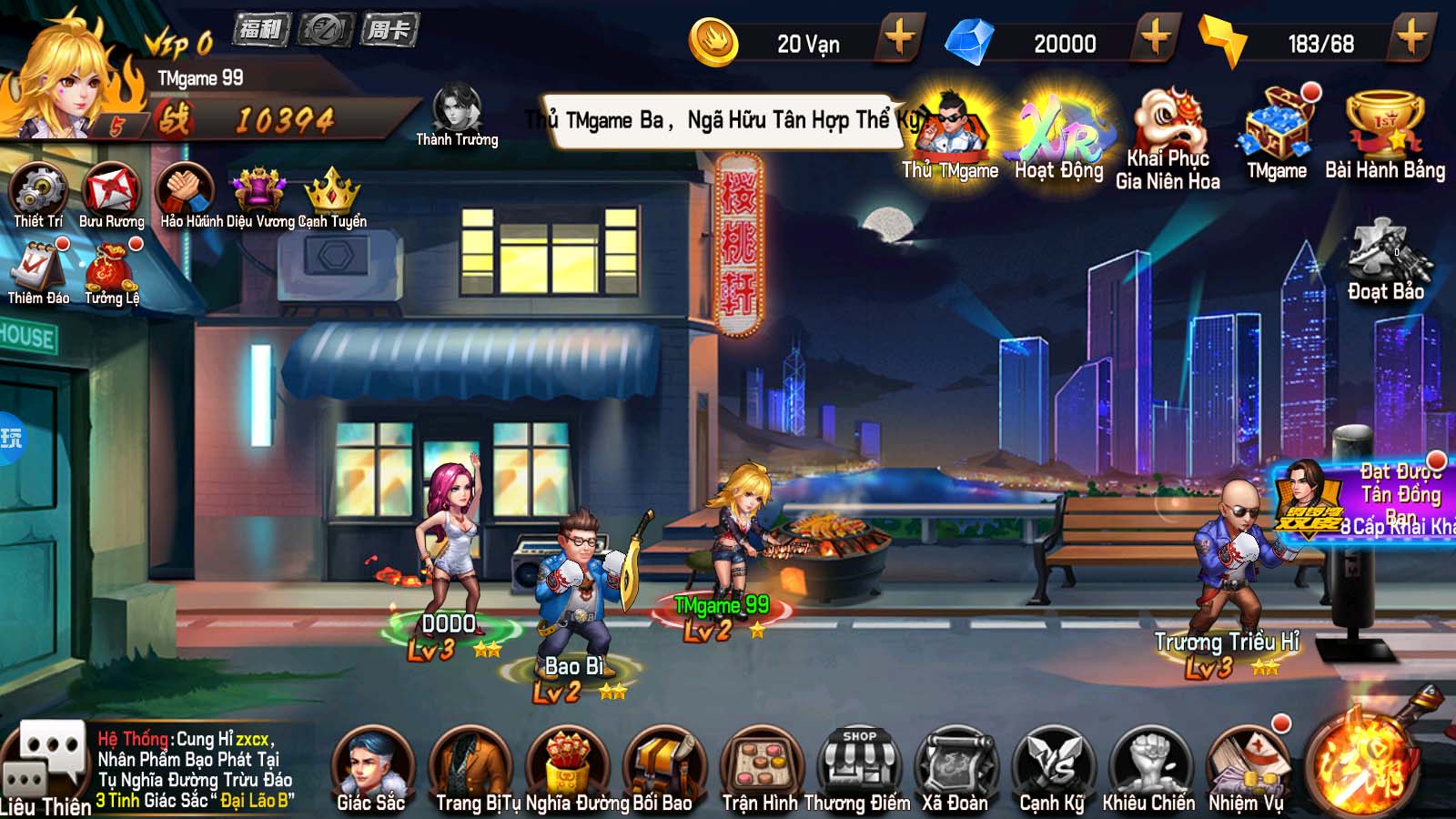Switch to the Trang Bị tab
1456x819 pixels.
click(x=473, y=764)
